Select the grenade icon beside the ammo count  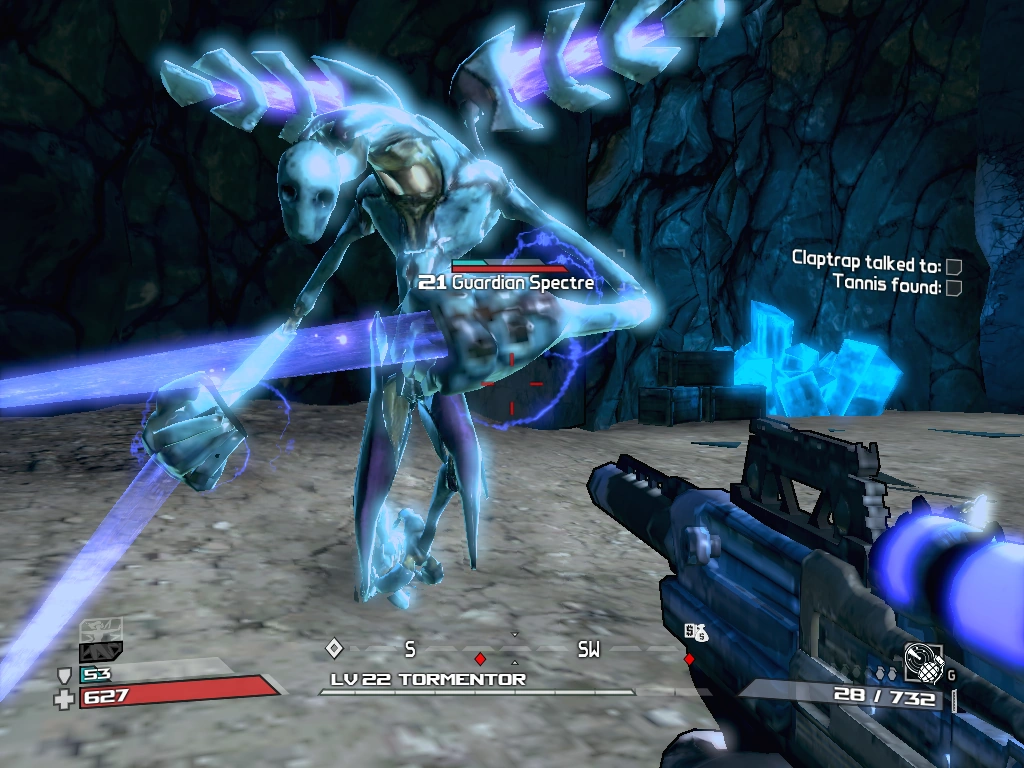pos(922,662)
